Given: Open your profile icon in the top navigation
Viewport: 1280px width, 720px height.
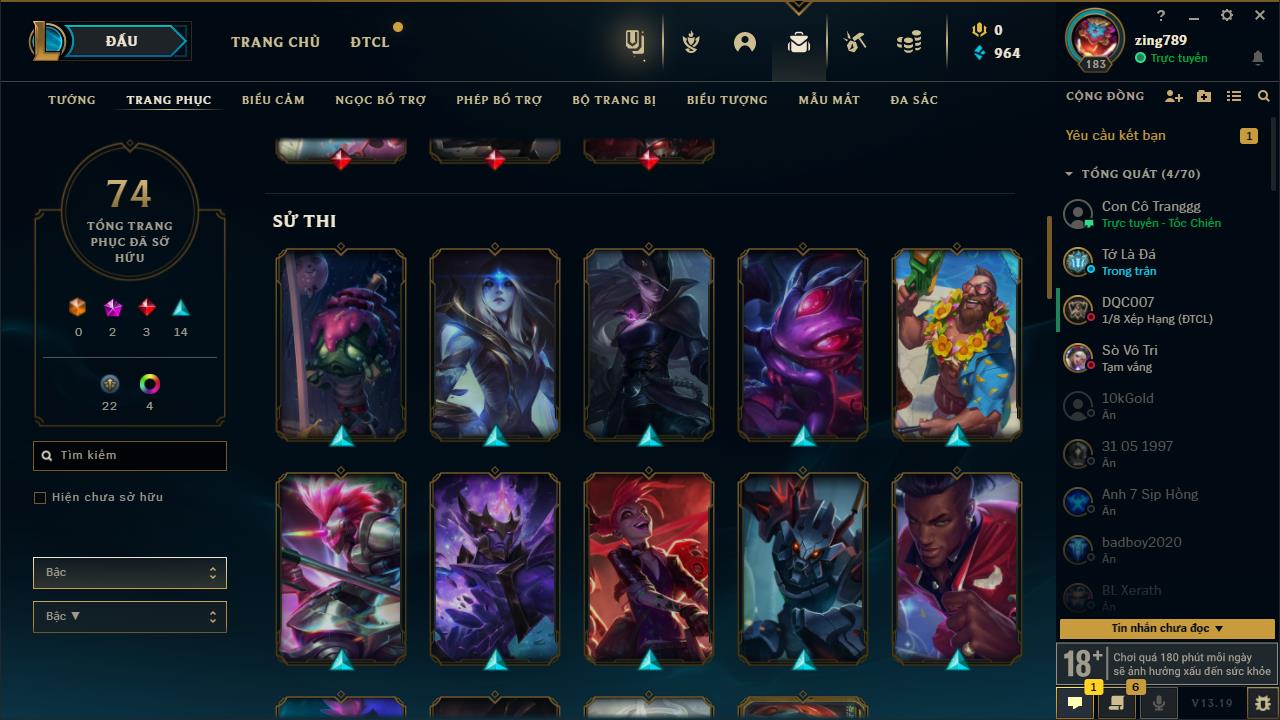Looking at the screenshot, I should 744,42.
